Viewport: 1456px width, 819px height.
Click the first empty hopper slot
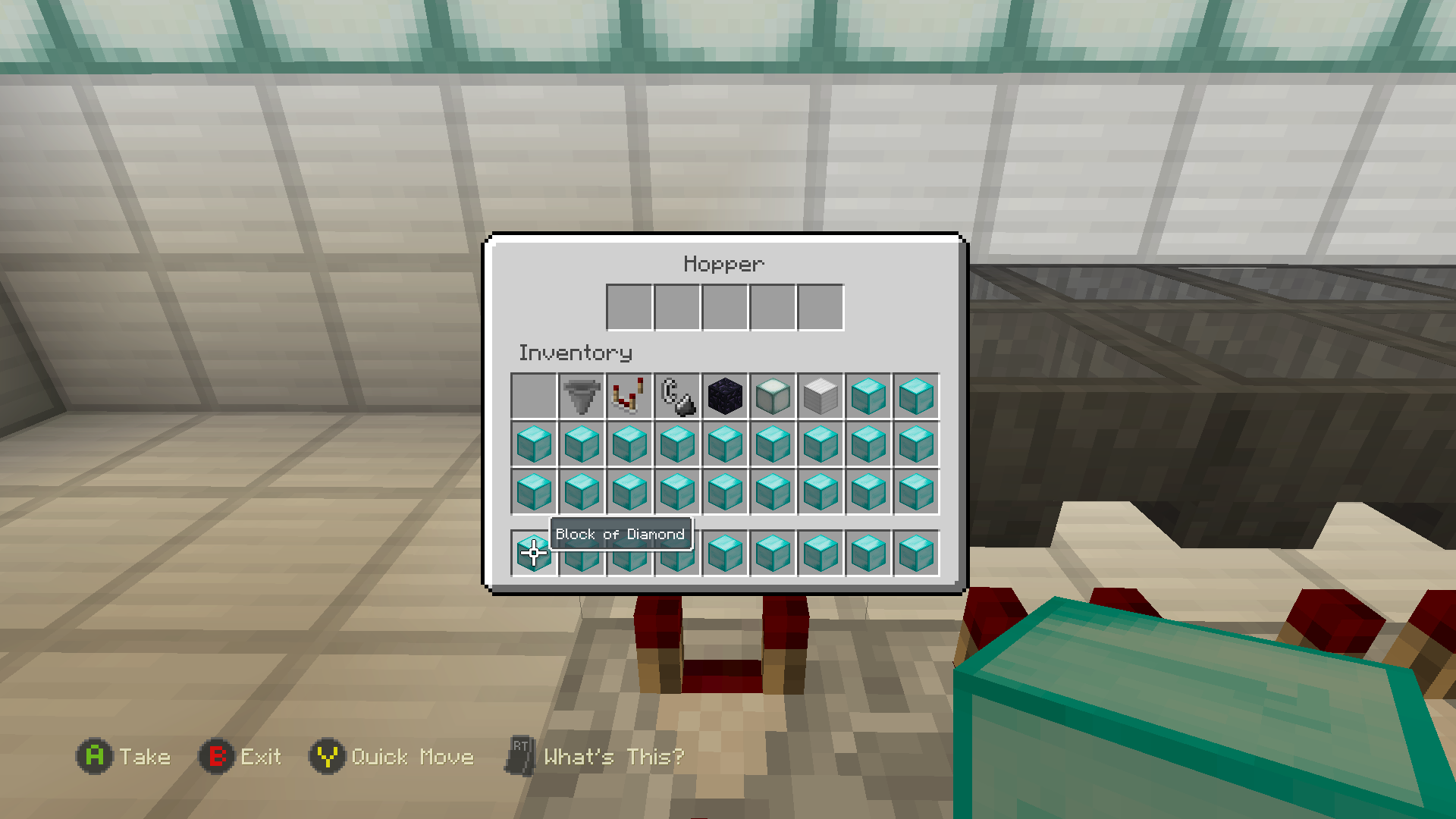(628, 306)
